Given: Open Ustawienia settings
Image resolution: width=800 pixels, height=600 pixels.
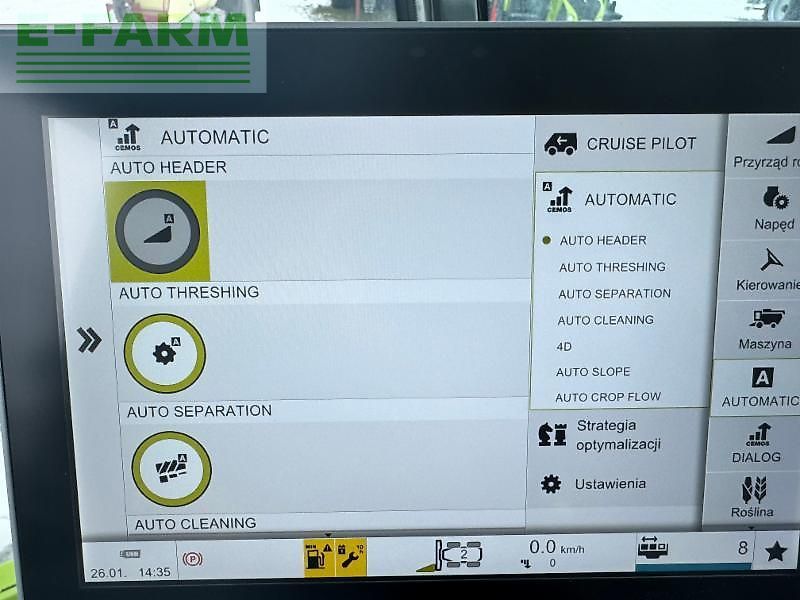Looking at the screenshot, I should click(608, 484).
